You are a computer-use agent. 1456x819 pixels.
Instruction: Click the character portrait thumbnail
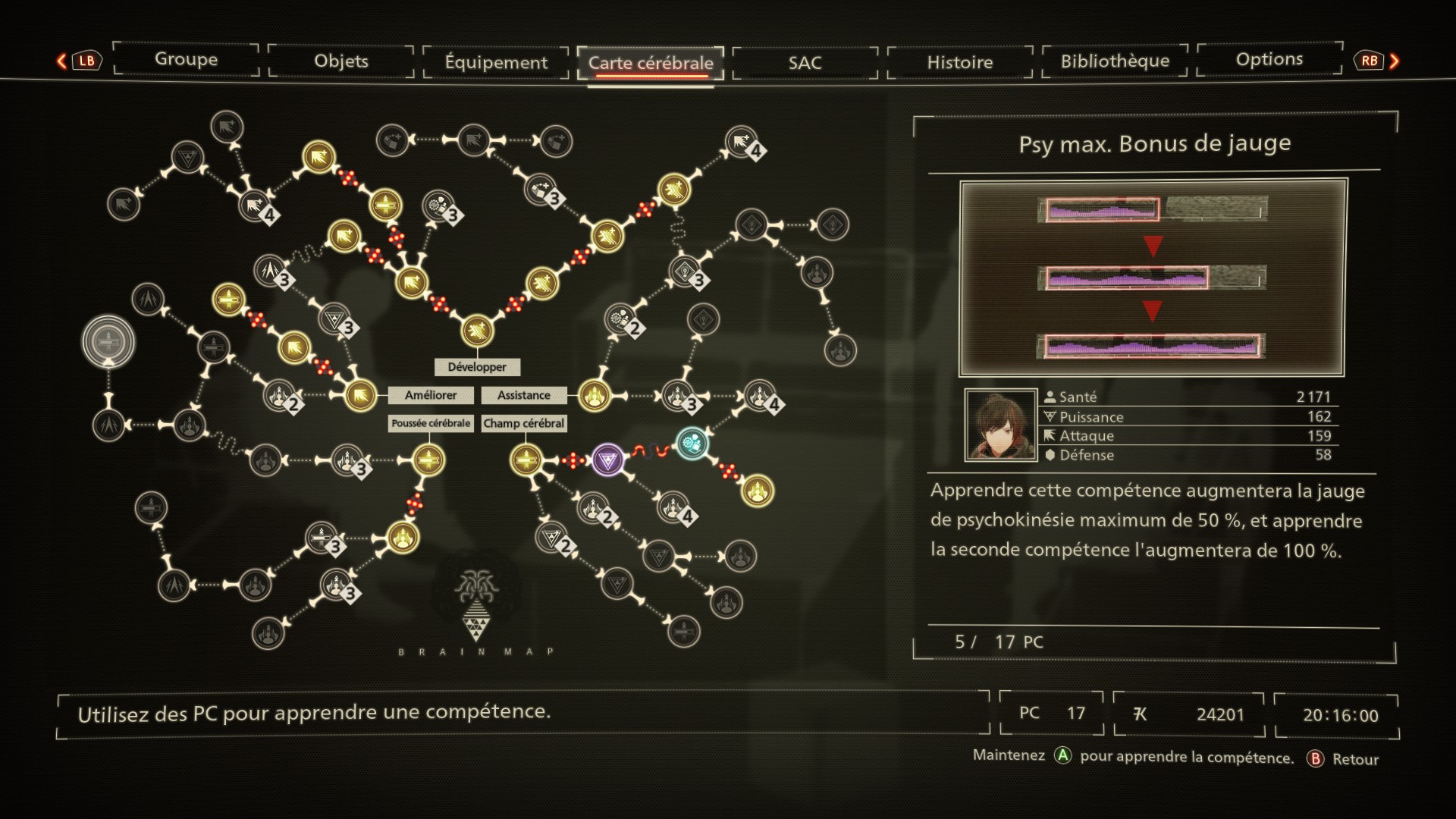(x=1001, y=425)
